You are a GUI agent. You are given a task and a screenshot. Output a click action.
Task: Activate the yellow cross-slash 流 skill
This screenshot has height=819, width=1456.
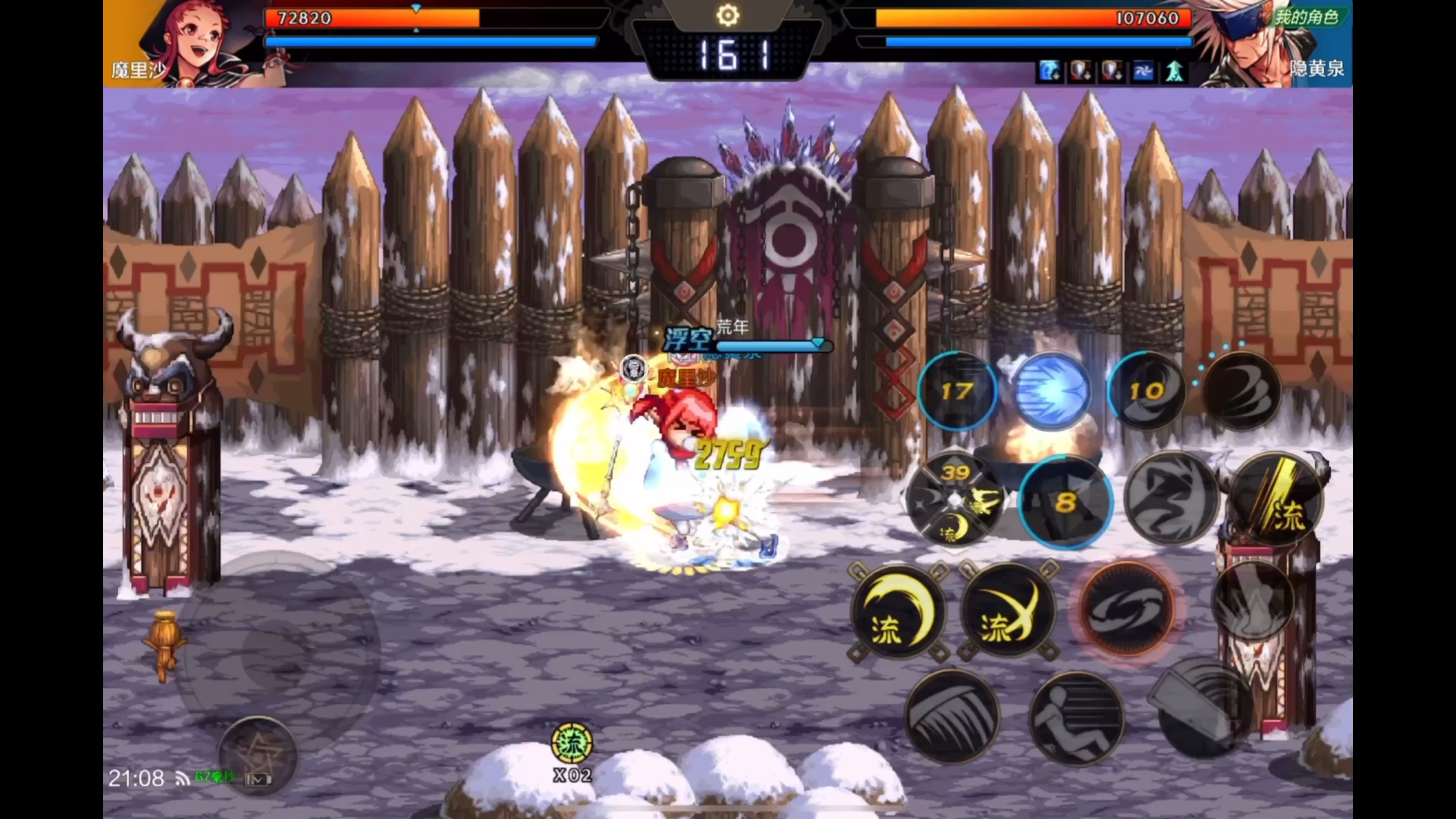click(1008, 612)
